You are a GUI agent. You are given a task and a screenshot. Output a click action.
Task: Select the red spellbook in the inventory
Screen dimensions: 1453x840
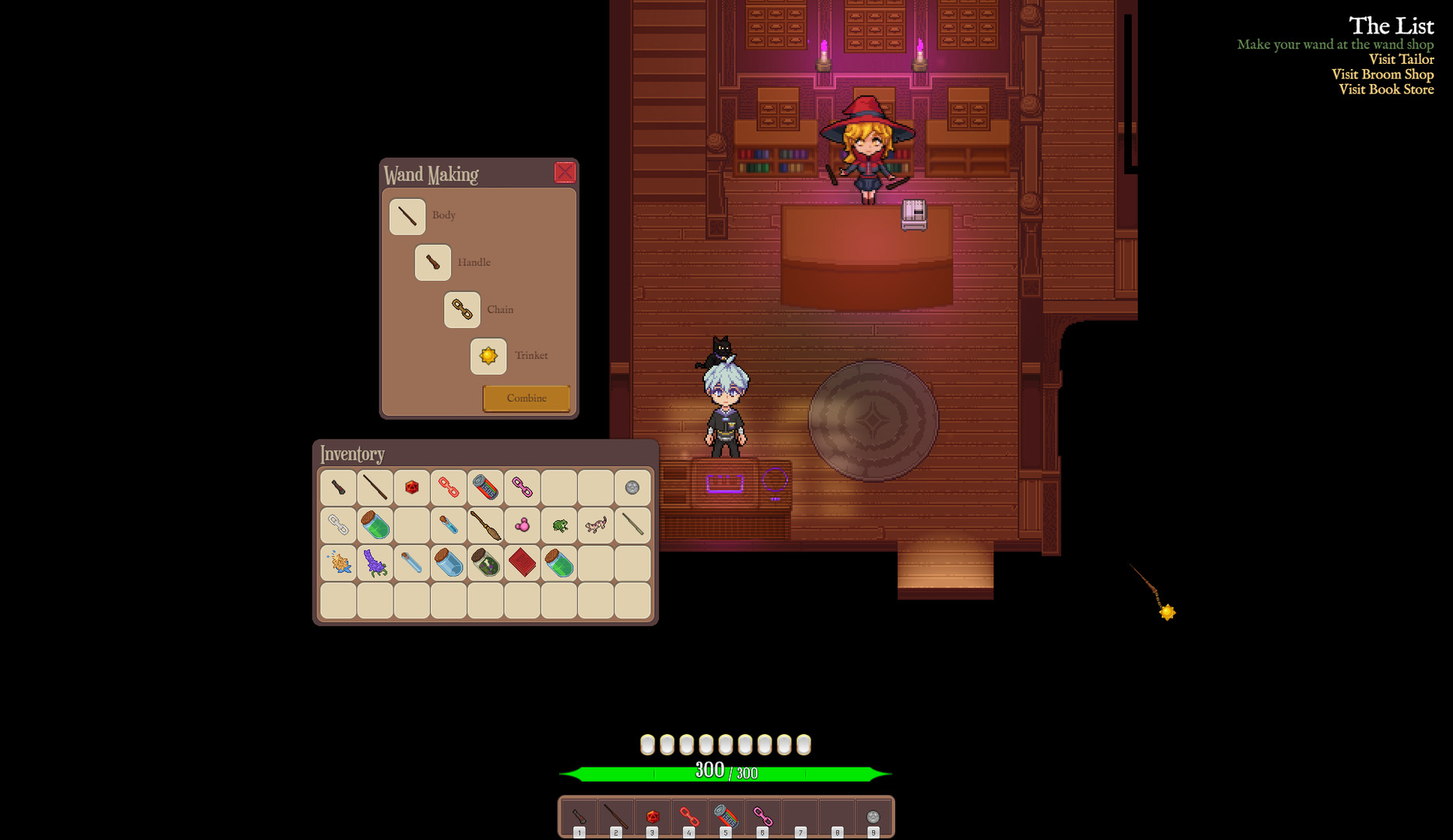coord(520,562)
